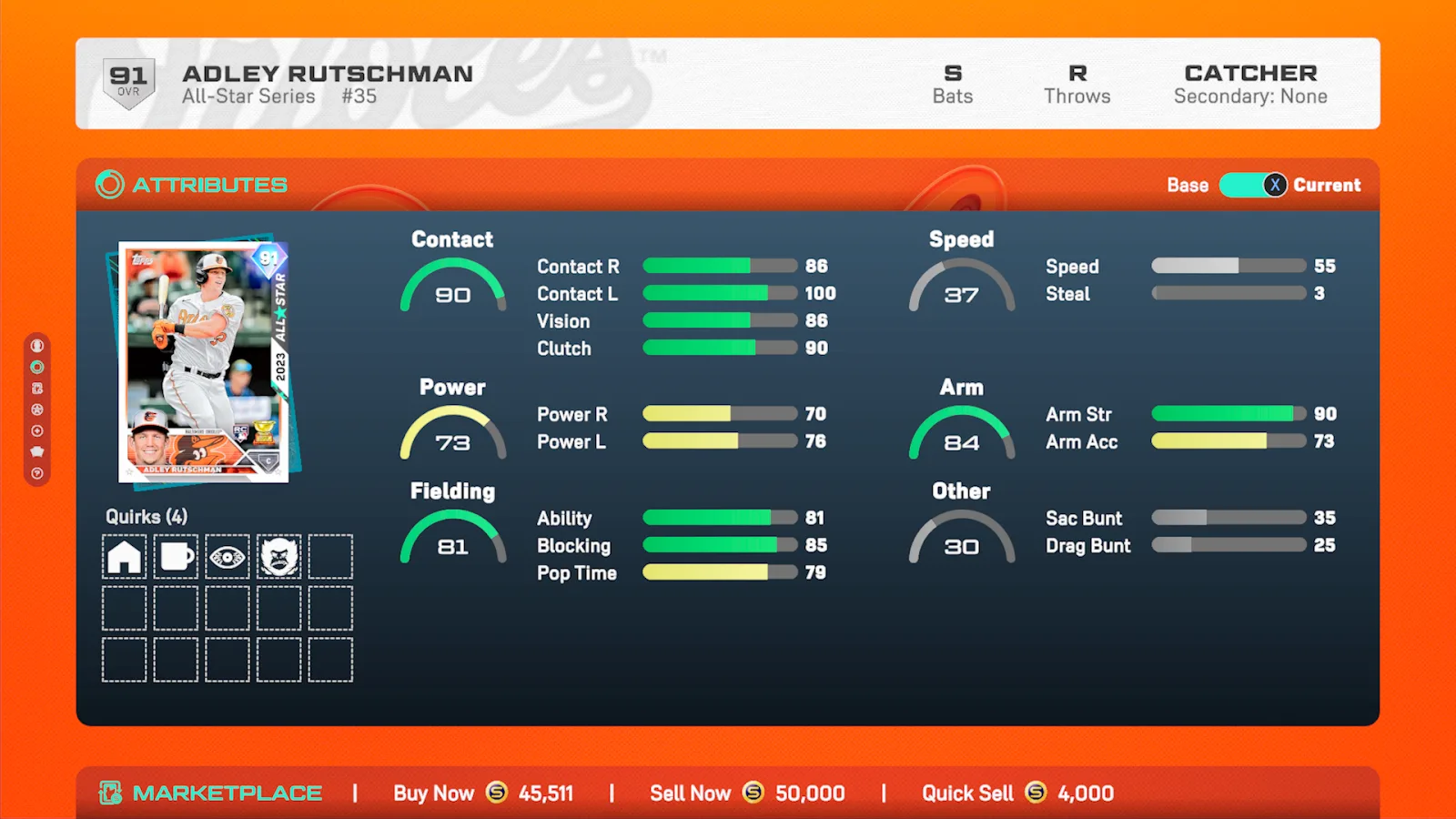Switch to the top baseball sidebar page

pyautogui.click(x=37, y=346)
